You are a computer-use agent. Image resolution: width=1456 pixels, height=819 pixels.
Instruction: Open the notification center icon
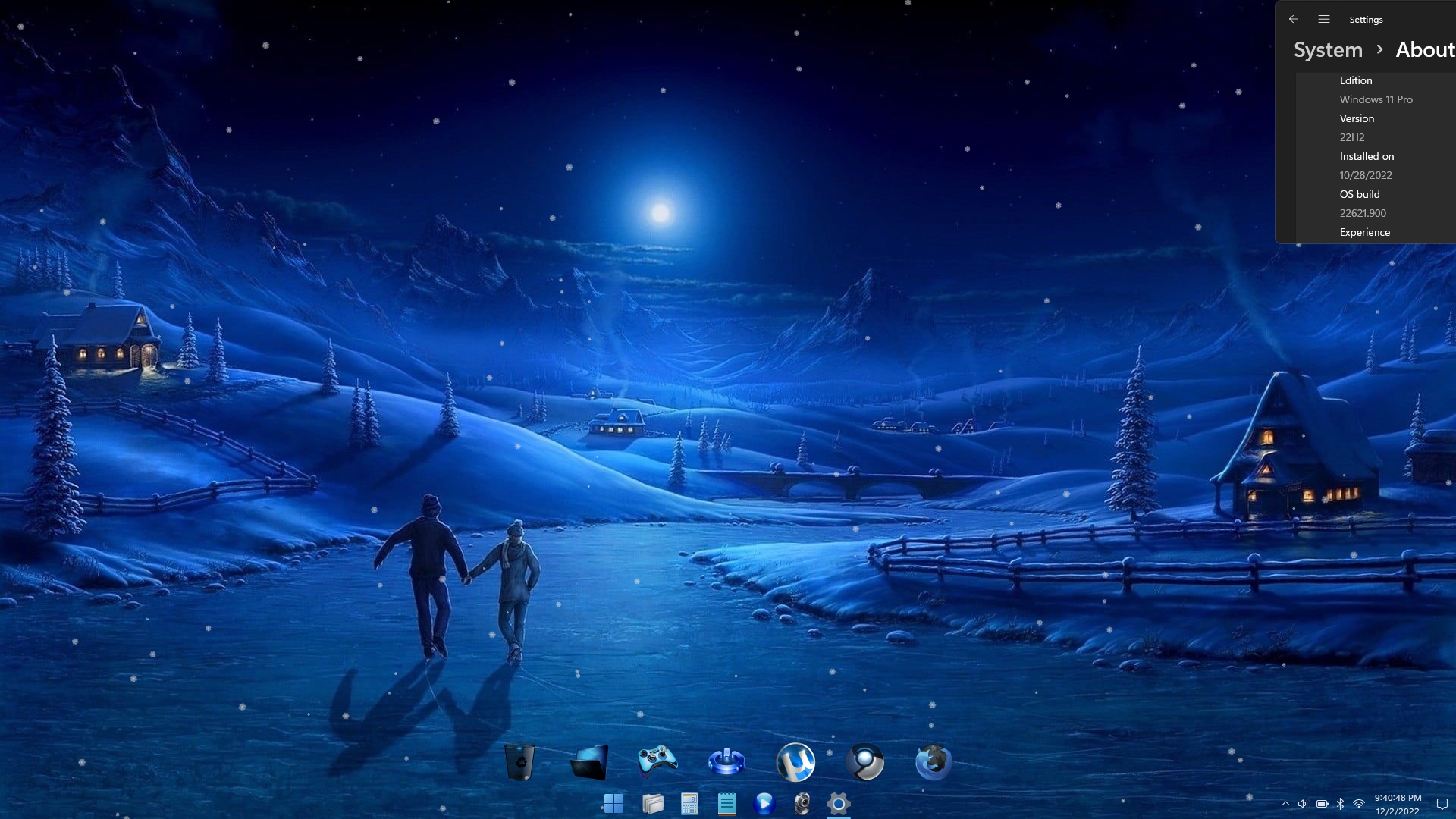click(x=1442, y=804)
